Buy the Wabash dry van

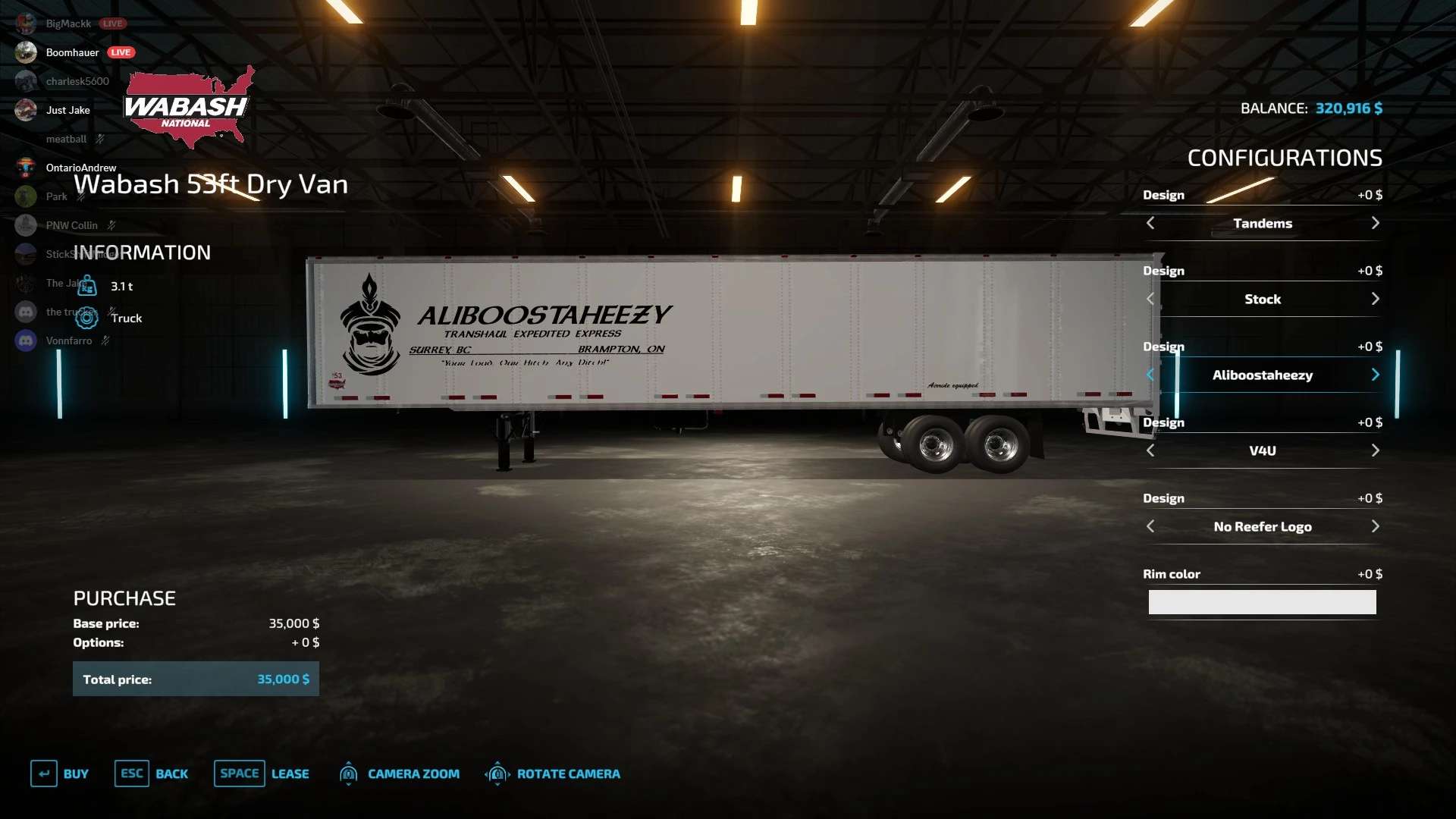point(60,773)
